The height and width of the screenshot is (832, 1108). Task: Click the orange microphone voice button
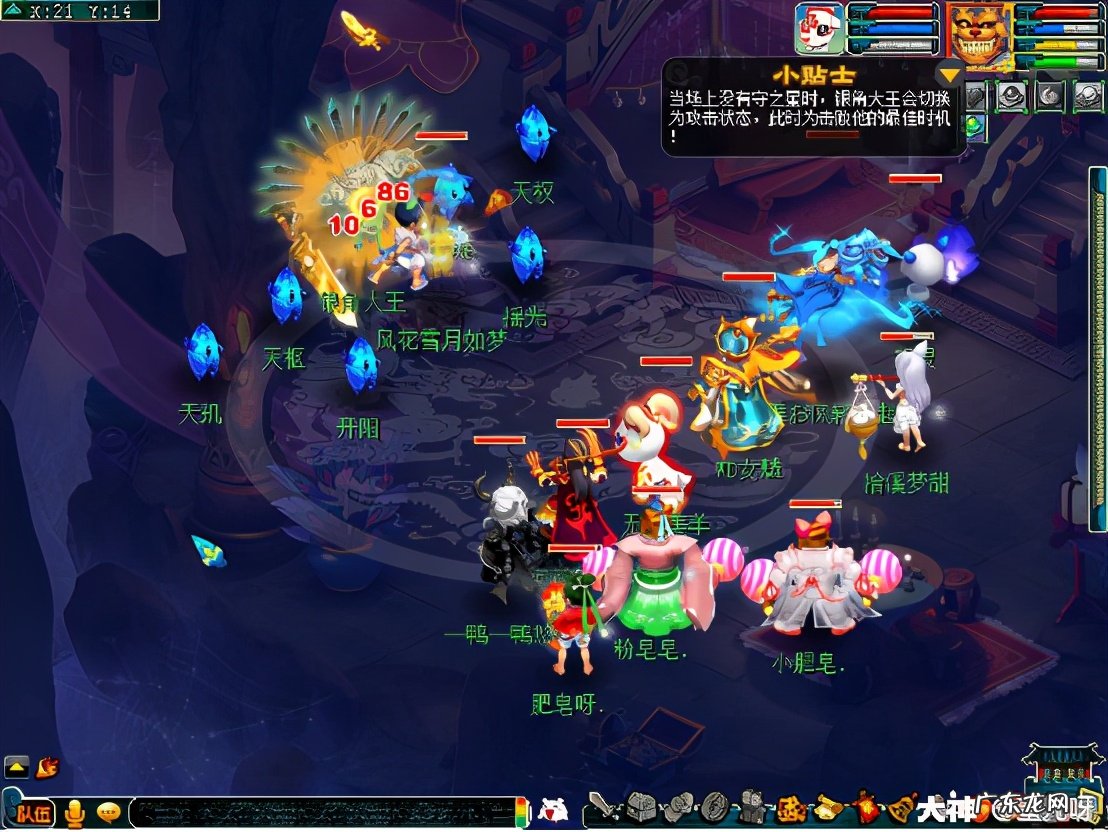tap(74, 812)
